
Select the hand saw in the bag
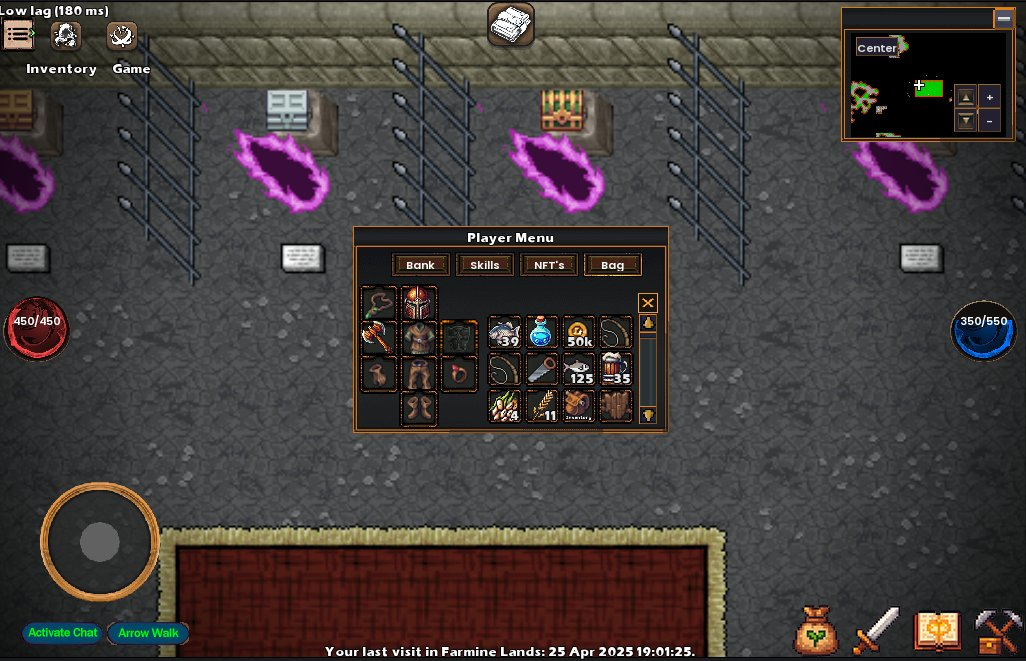[x=542, y=369]
